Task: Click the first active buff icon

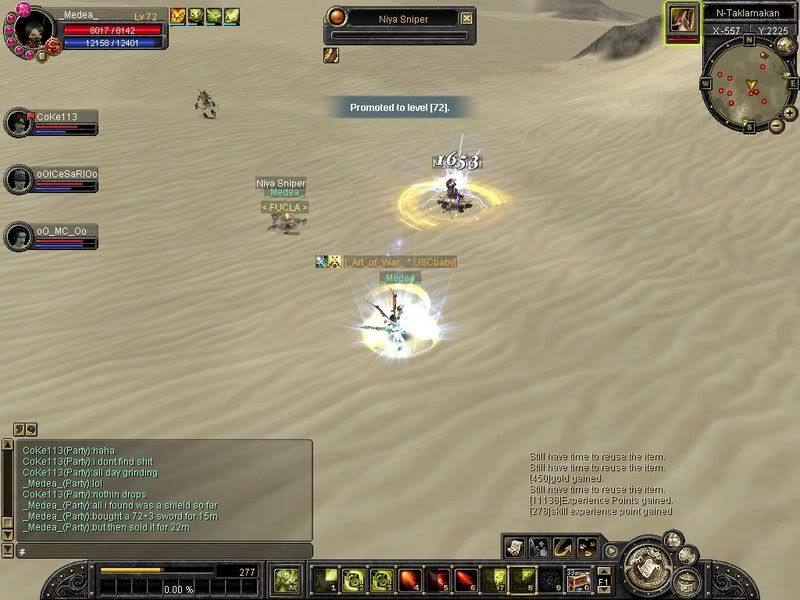Action: coord(178,16)
